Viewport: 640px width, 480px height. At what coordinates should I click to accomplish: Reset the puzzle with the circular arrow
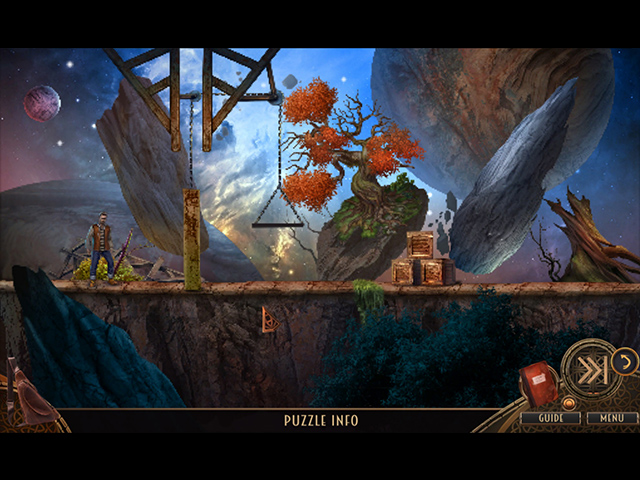click(625, 361)
